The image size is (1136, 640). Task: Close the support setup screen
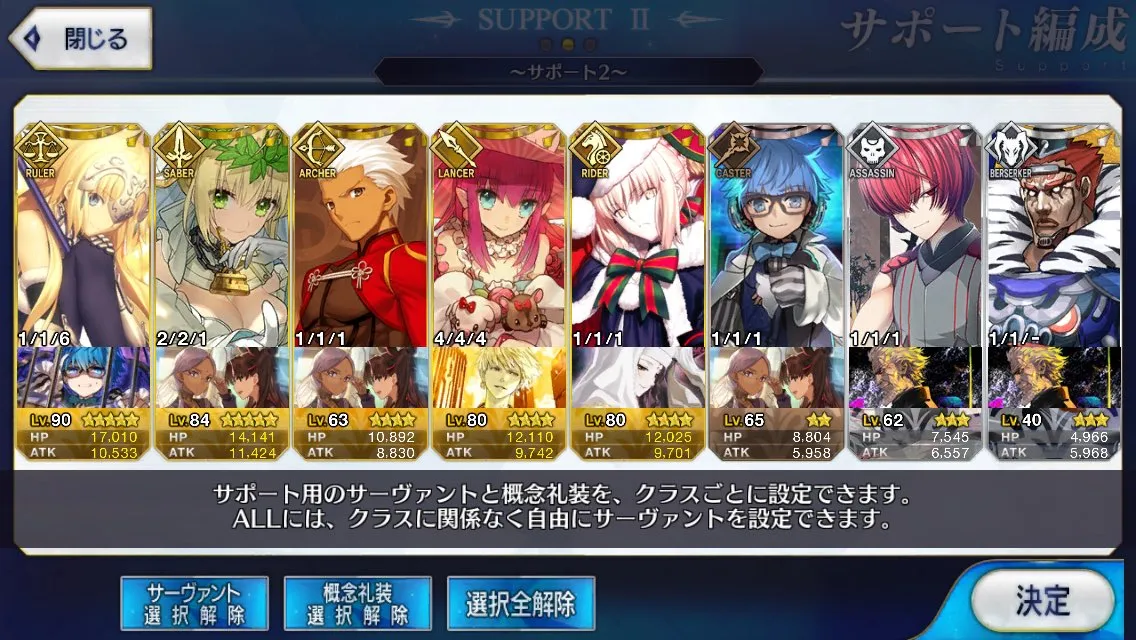pyautogui.click(x=82, y=40)
